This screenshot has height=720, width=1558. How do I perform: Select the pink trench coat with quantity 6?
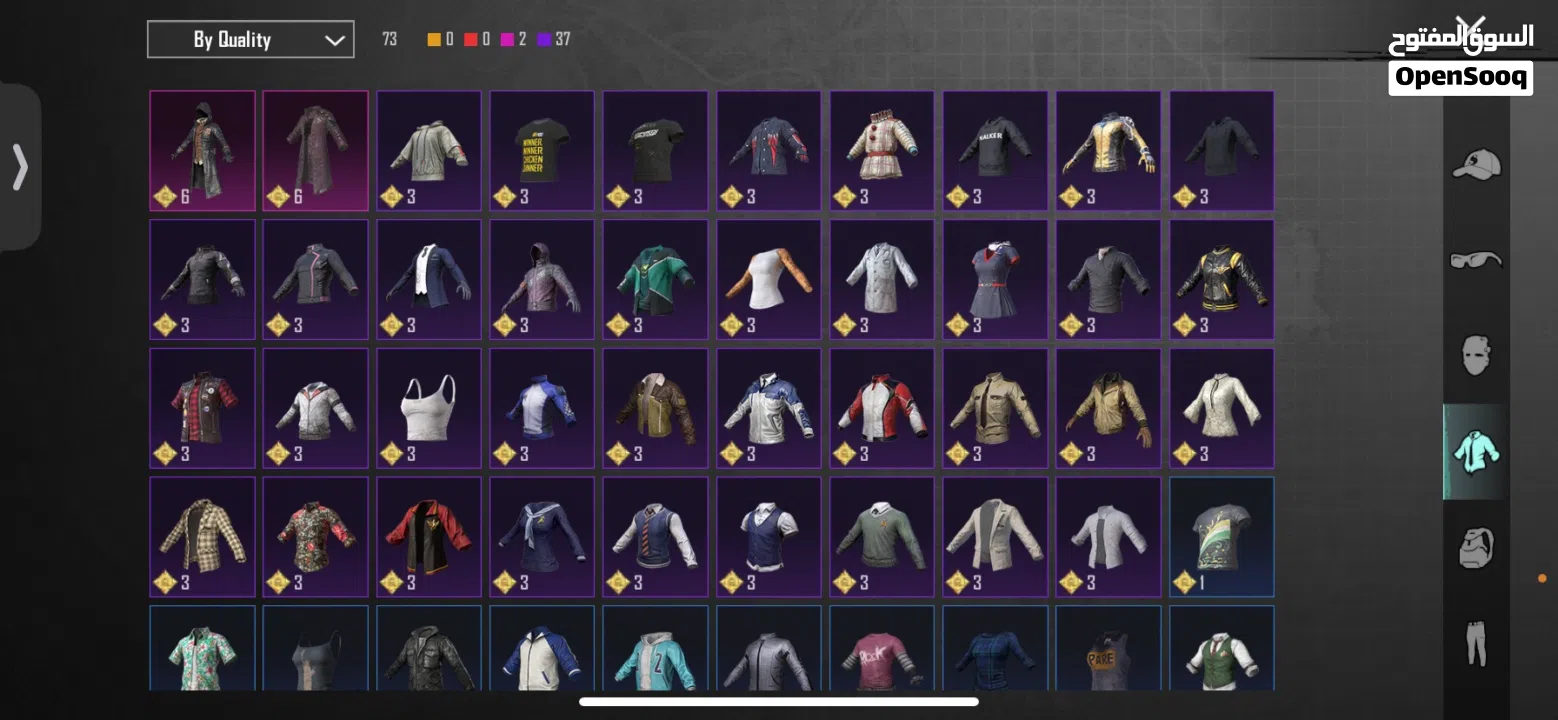coord(315,150)
